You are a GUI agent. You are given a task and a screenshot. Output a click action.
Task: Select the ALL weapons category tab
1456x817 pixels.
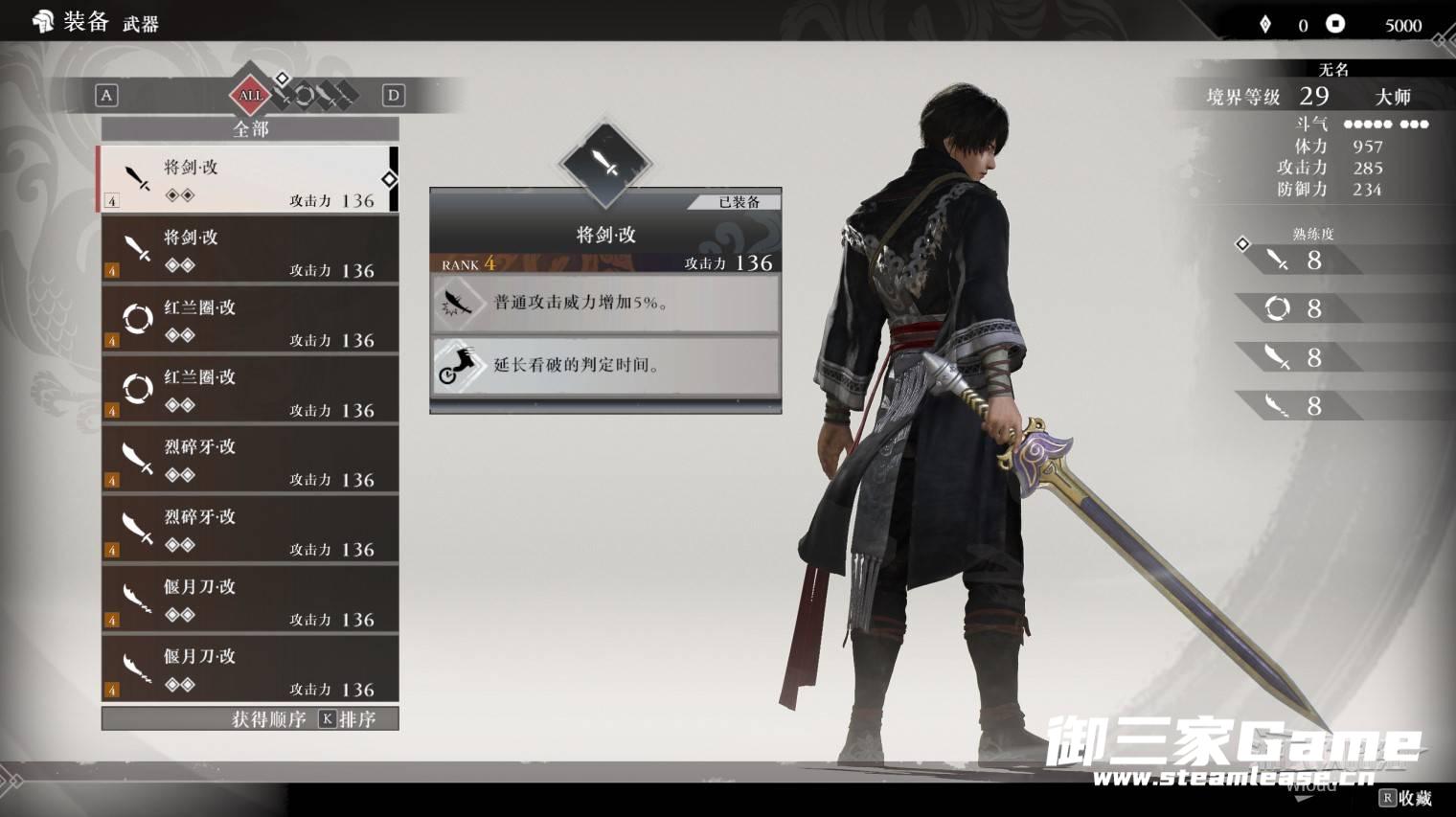point(250,95)
